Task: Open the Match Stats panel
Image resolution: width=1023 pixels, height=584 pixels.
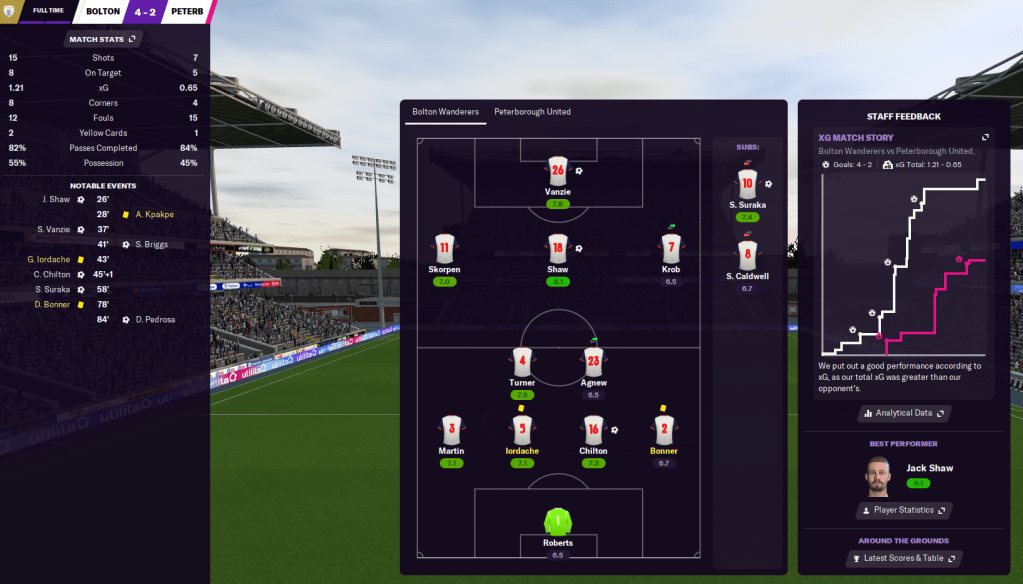Action: point(104,39)
